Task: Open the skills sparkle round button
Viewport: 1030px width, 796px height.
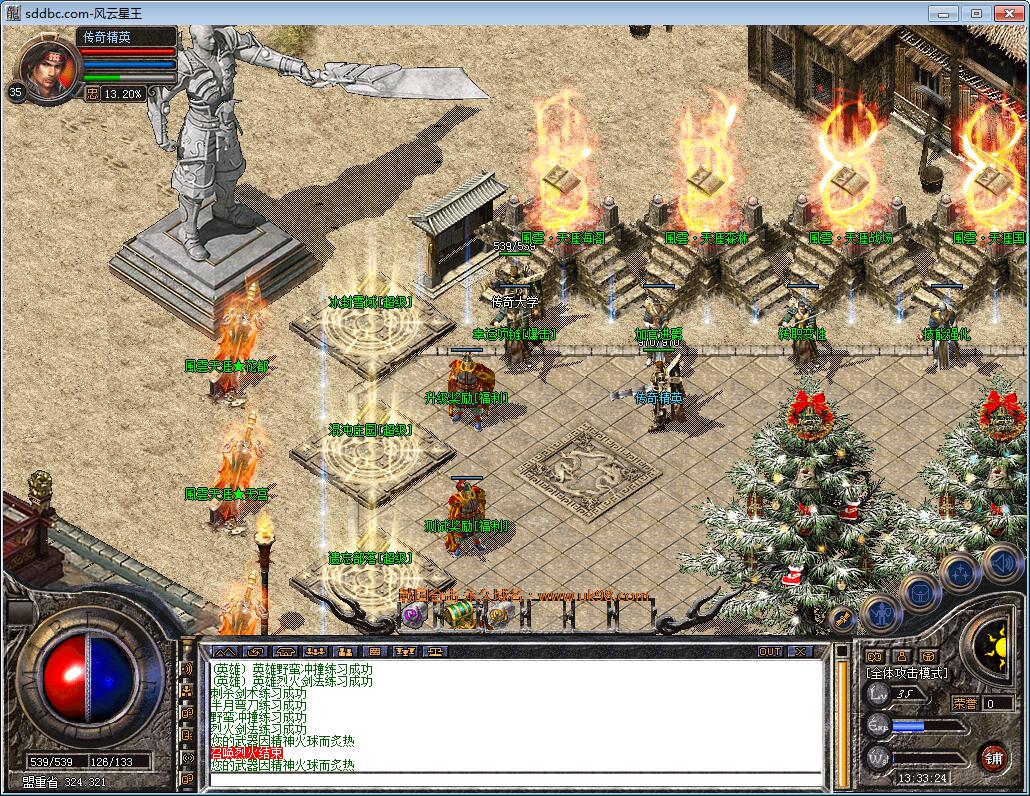Action: coord(960,571)
